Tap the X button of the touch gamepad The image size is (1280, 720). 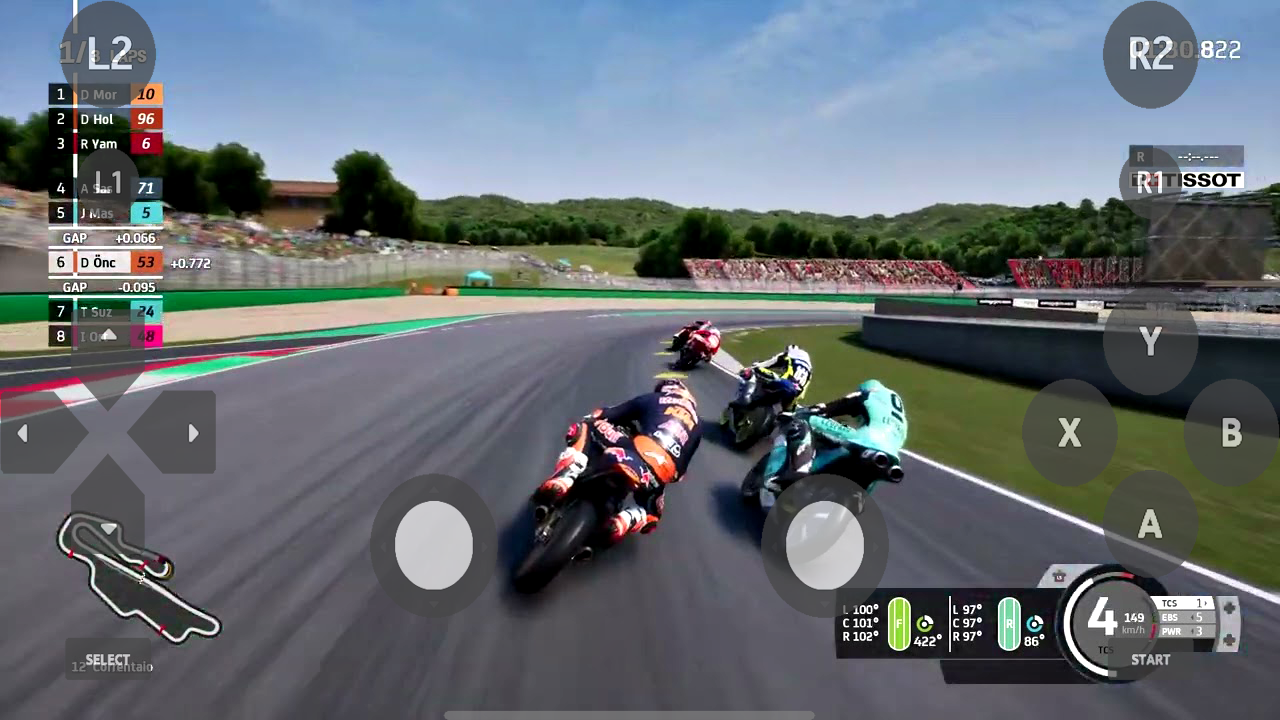click(x=1069, y=434)
